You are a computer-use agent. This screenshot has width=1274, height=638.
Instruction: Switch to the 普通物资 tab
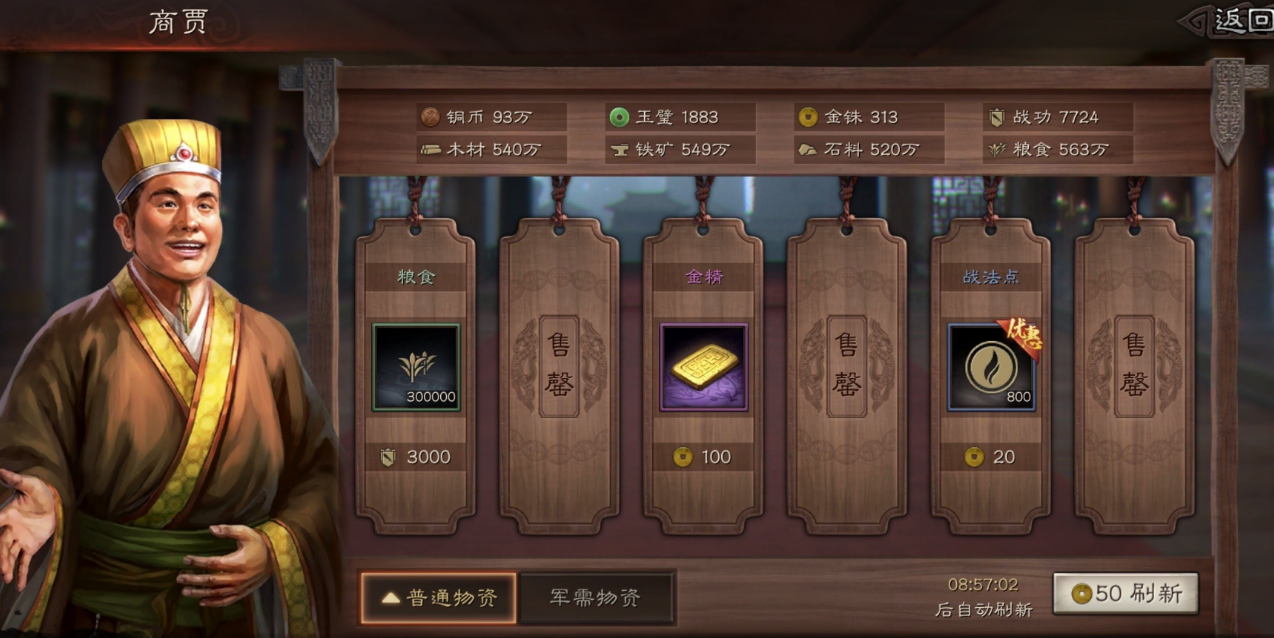point(438,598)
